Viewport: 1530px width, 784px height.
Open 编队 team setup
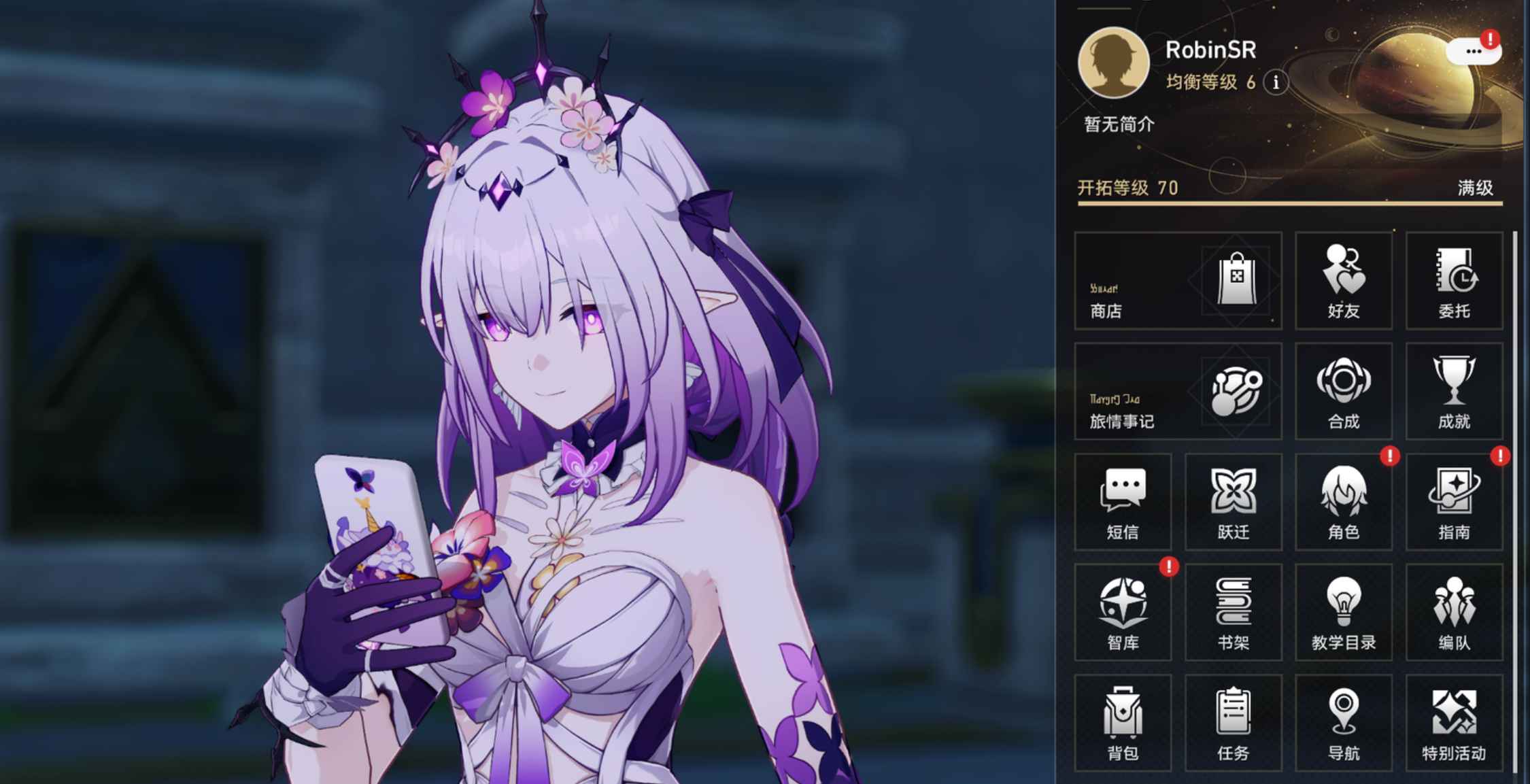click(1454, 612)
